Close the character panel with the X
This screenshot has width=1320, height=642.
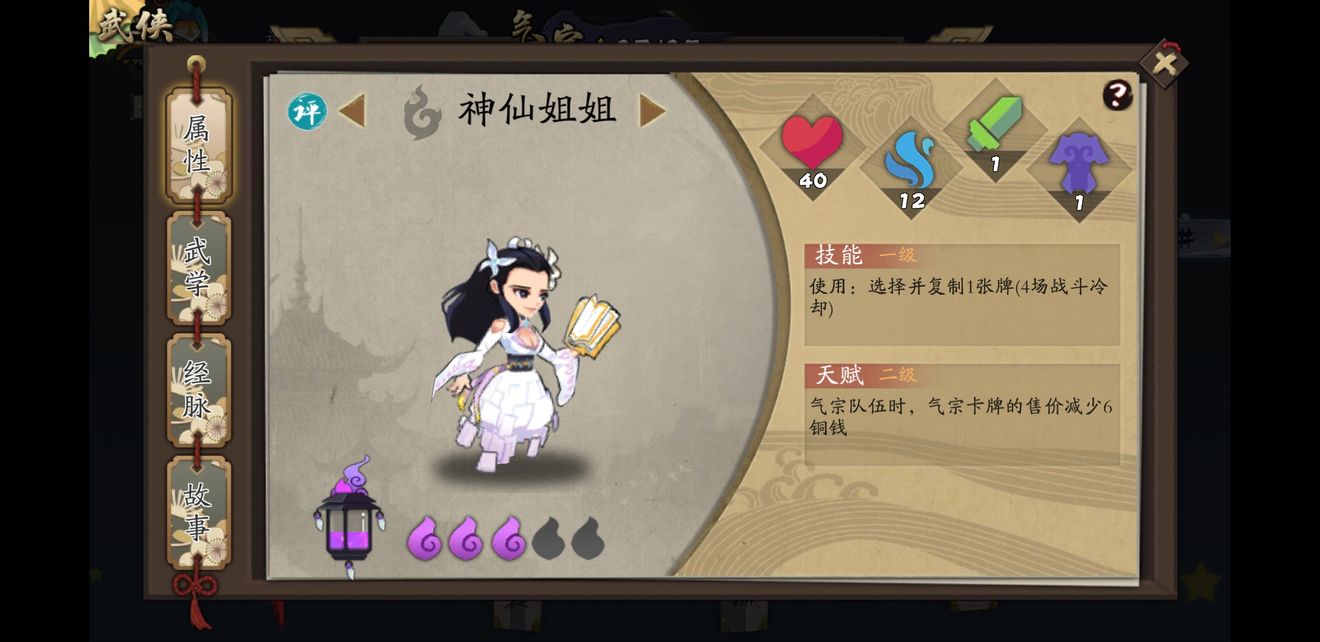(x=1164, y=64)
